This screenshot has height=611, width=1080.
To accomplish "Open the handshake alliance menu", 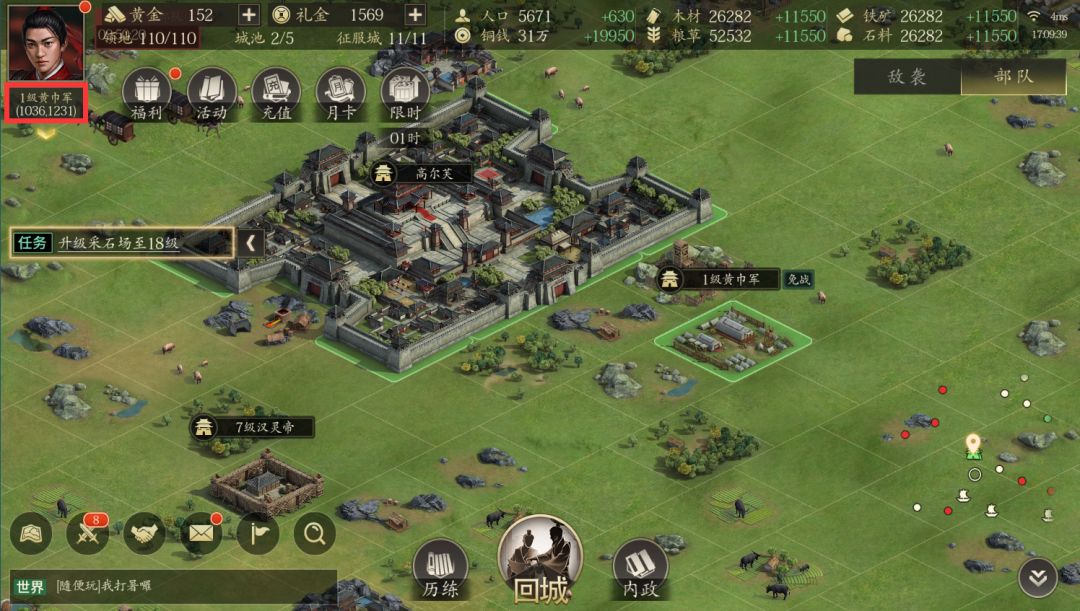I will [x=145, y=534].
